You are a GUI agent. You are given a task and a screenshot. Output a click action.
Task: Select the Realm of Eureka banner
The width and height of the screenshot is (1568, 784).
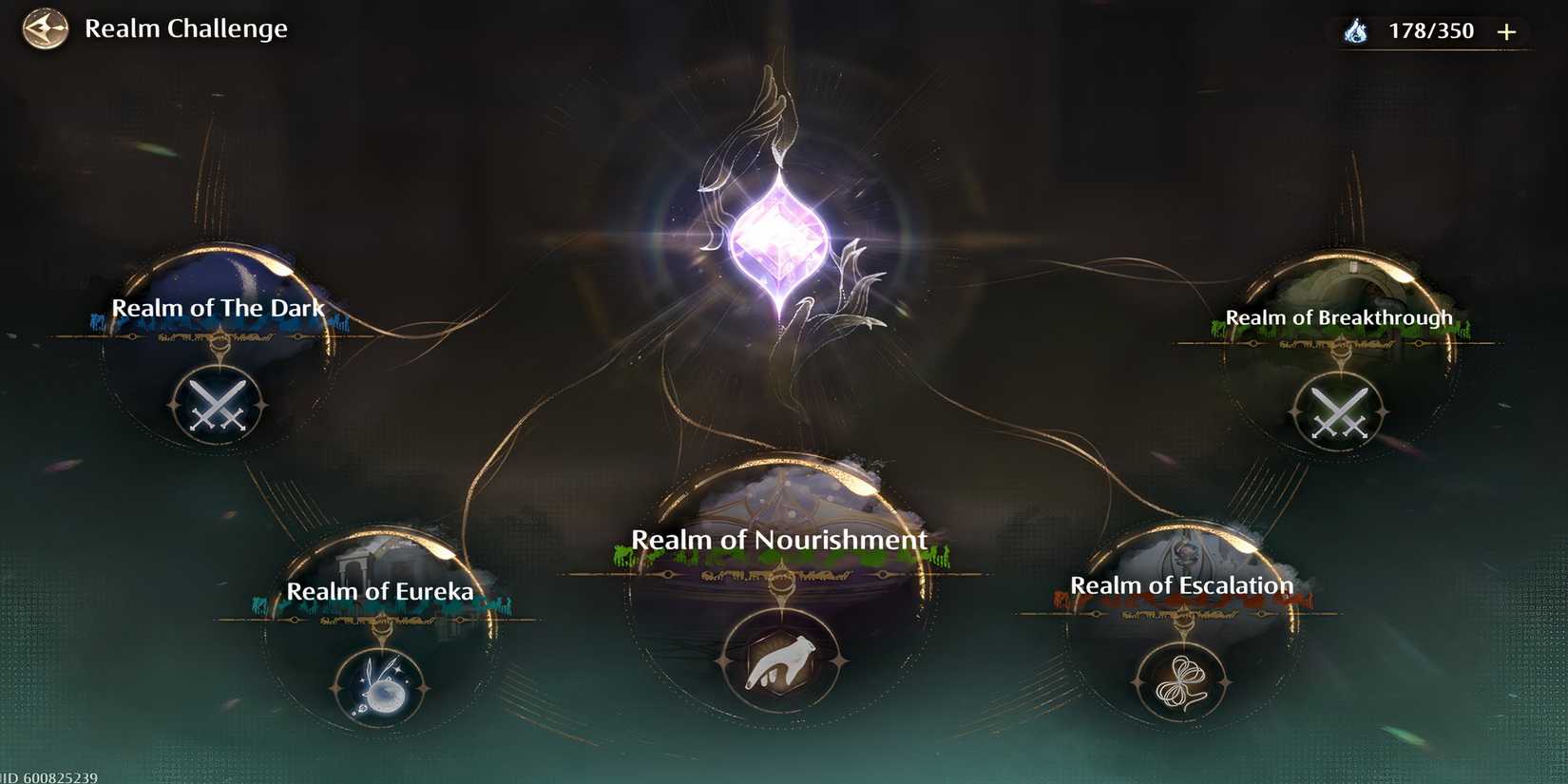381,590
